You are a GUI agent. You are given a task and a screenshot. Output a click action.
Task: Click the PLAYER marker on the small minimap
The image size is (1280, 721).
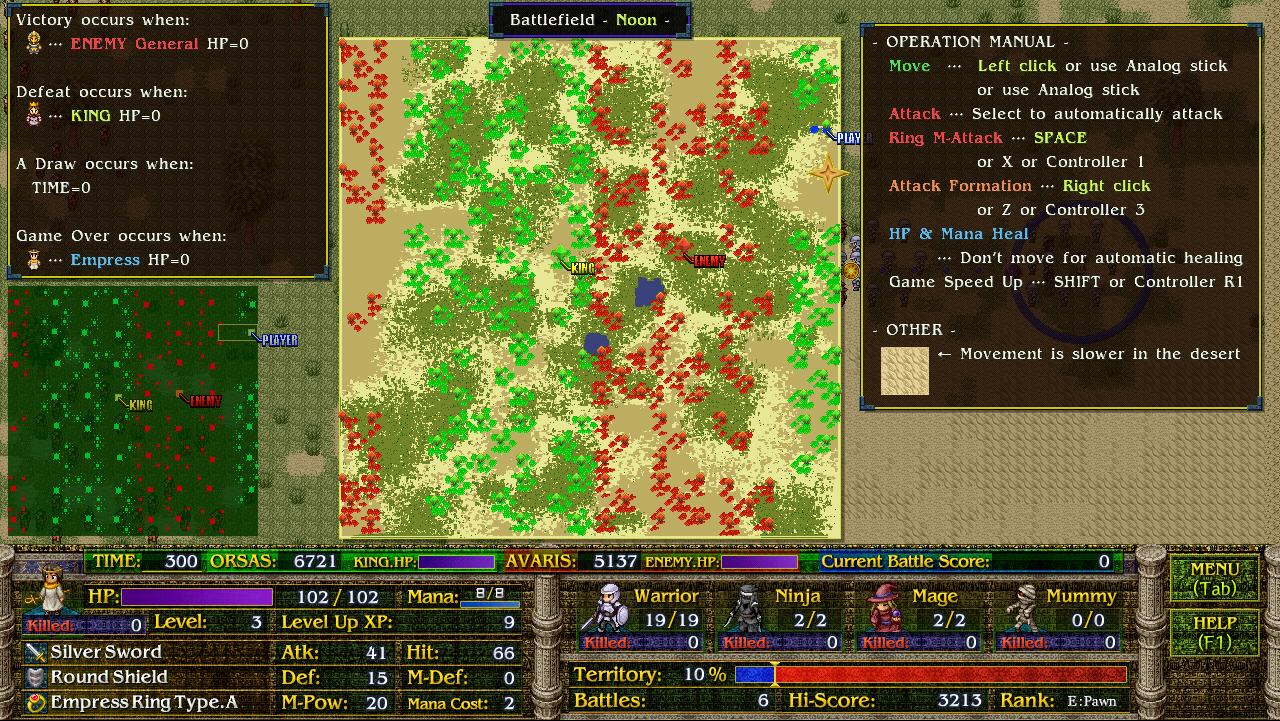tap(278, 340)
